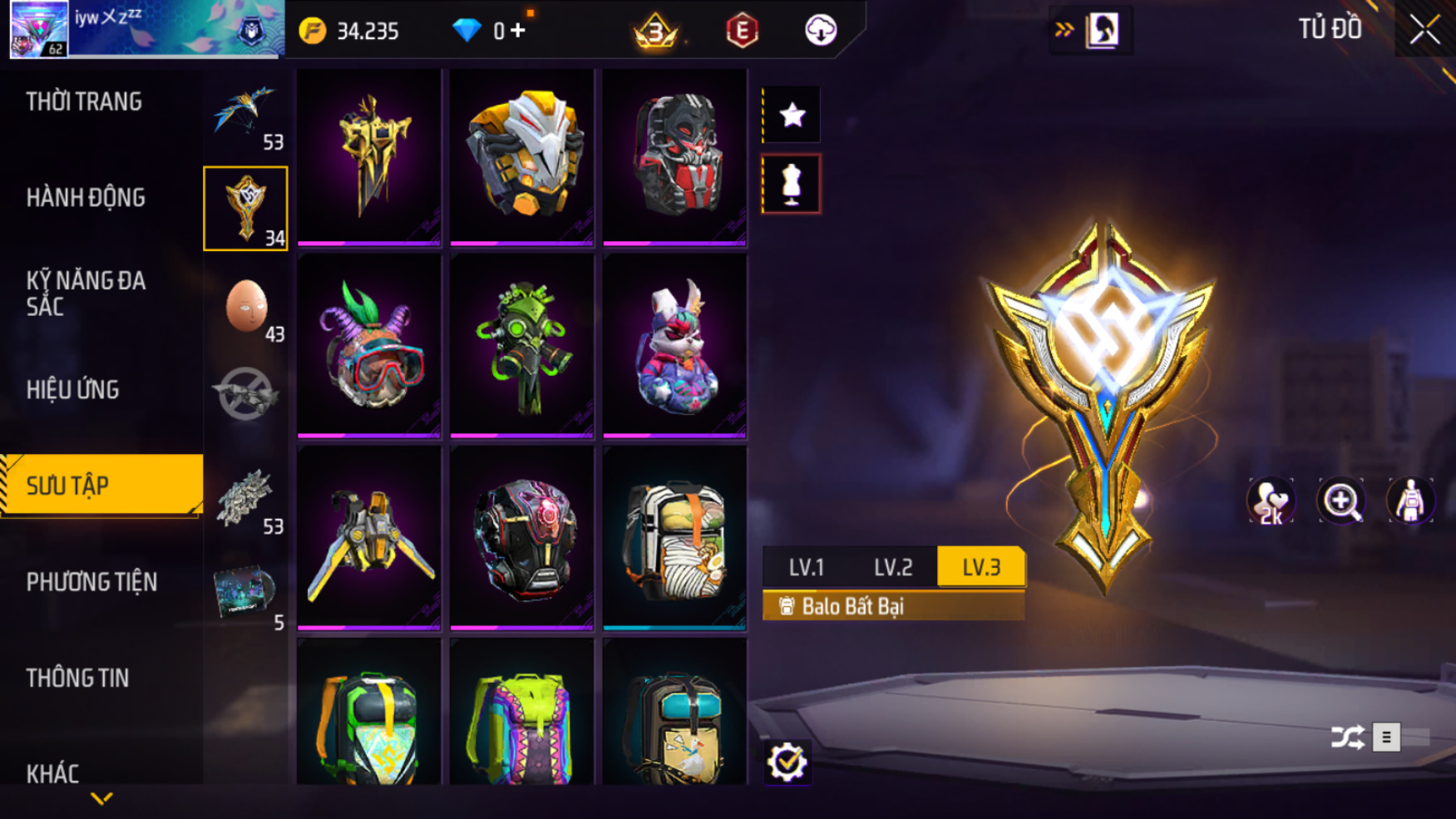Image resolution: width=1456 pixels, height=819 pixels.
Task: Open the Hiệu Ứng category
Action: (73, 390)
